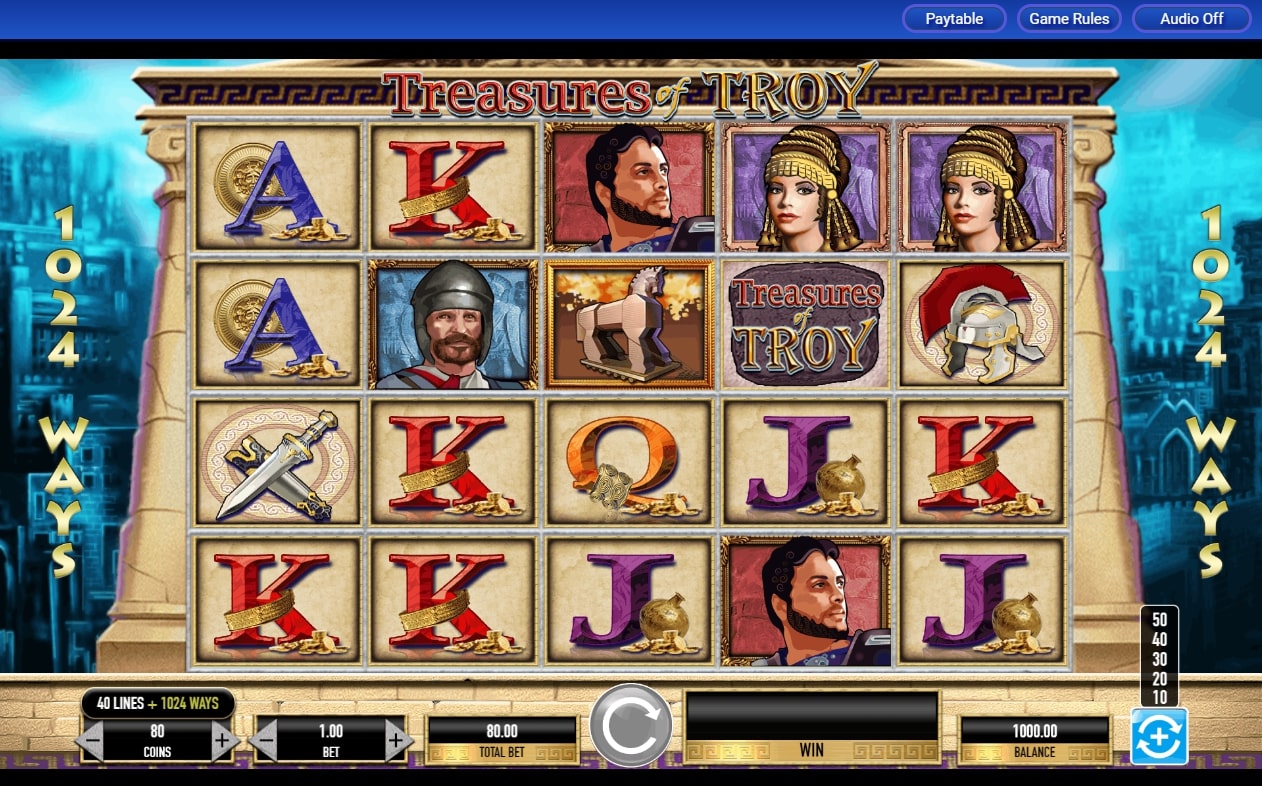This screenshot has height=786, width=1262.
Task: Choose 50 auto spins
Action: pos(1159,619)
